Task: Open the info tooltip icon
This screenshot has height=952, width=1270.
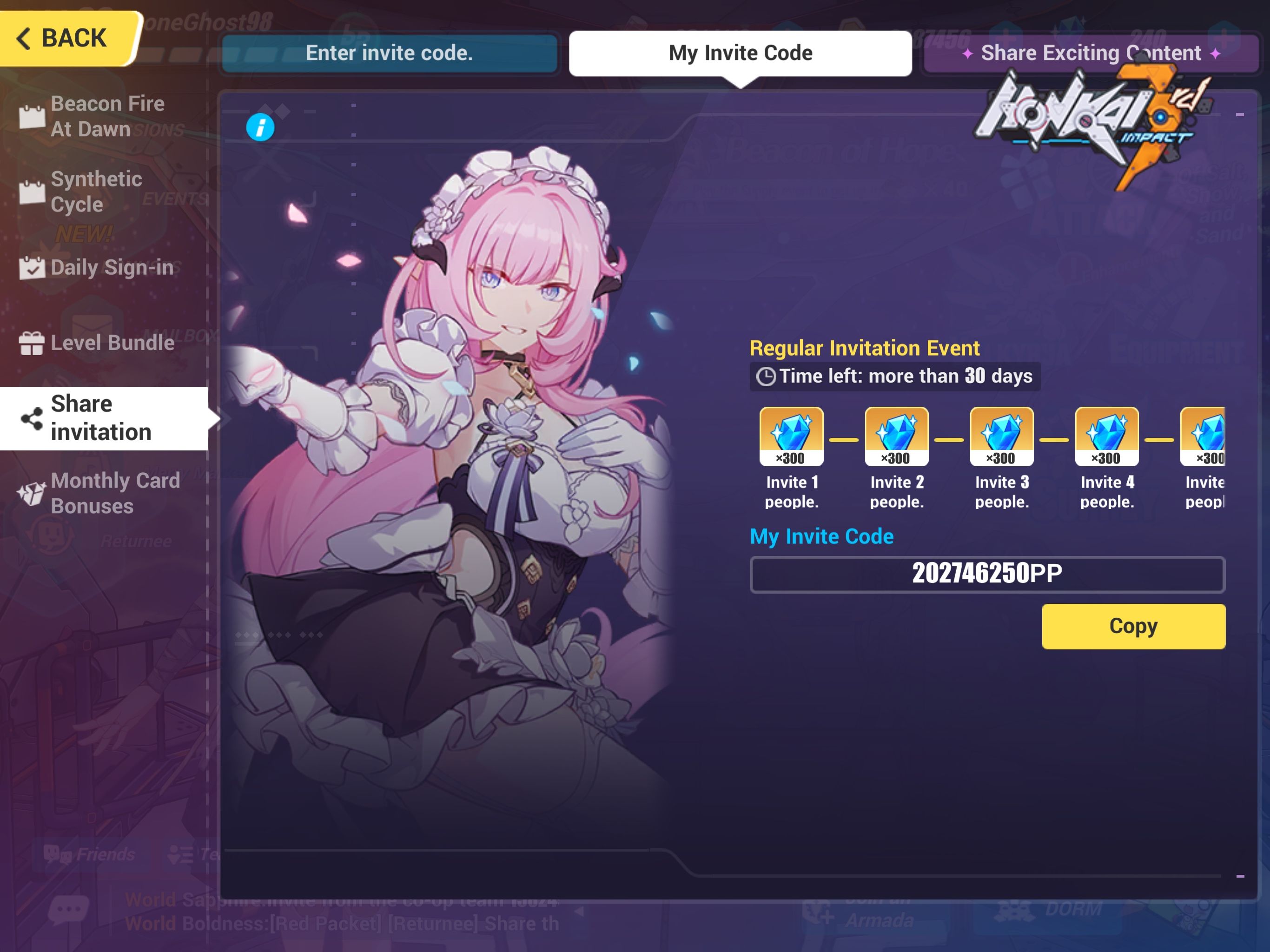Action: click(260, 127)
